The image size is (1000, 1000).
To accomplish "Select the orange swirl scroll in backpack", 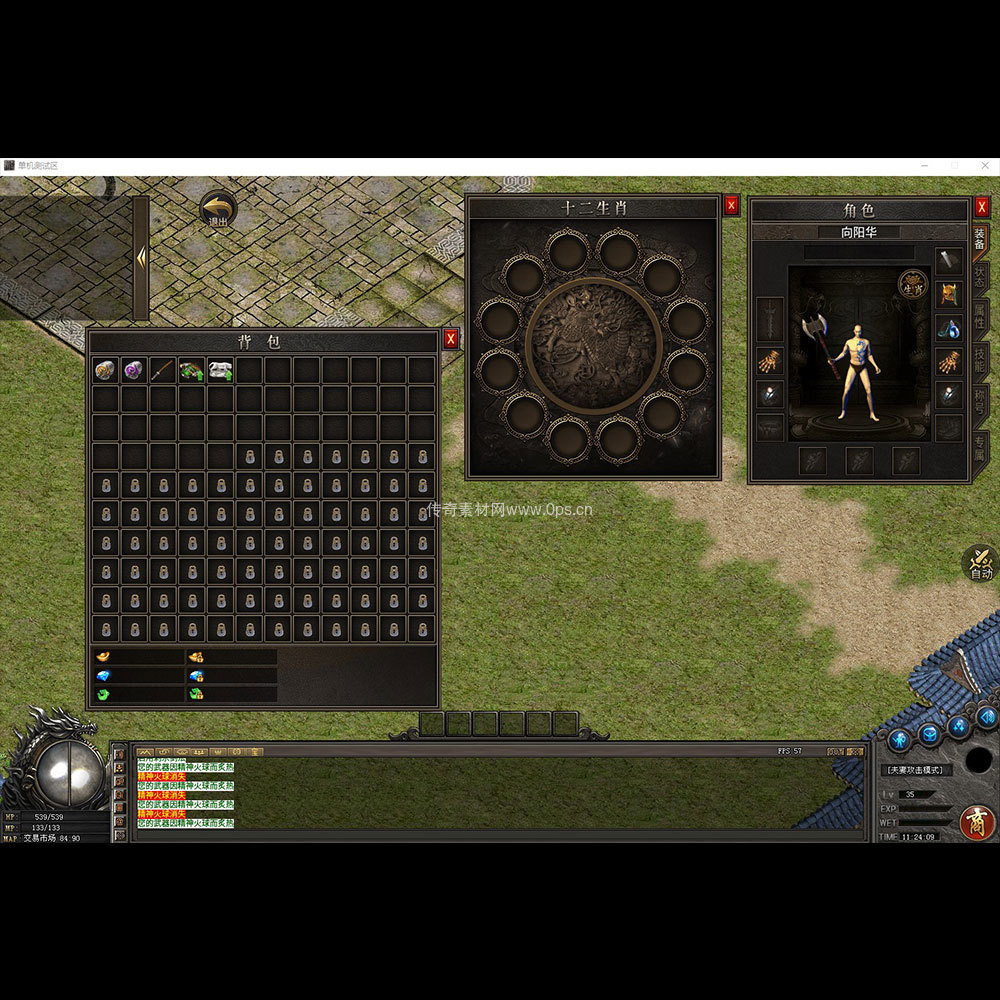I will click(x=106, y=371).
